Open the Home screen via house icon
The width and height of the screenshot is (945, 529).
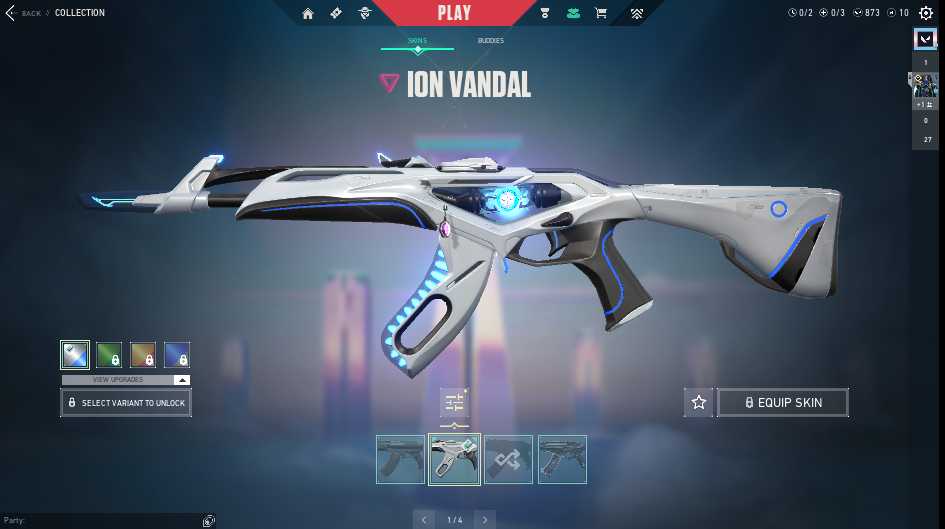(308, 14)
